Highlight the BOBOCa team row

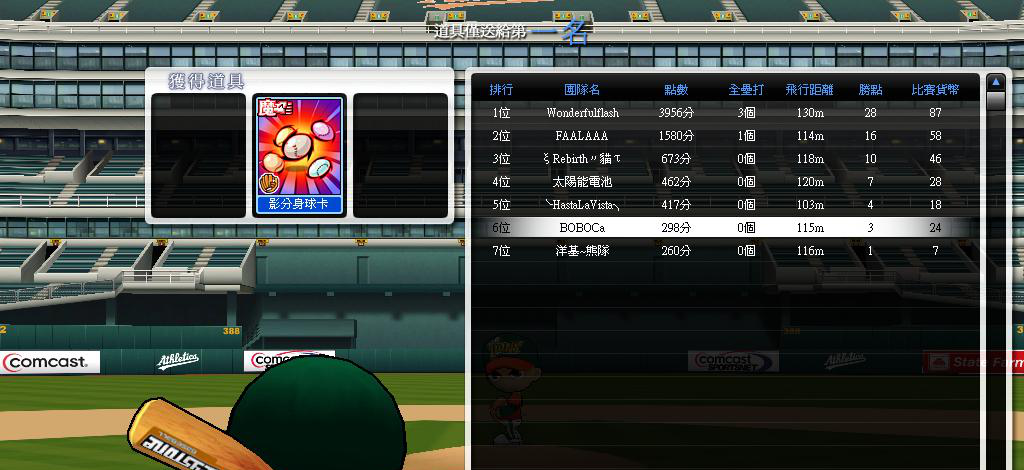tap(582, 228)
